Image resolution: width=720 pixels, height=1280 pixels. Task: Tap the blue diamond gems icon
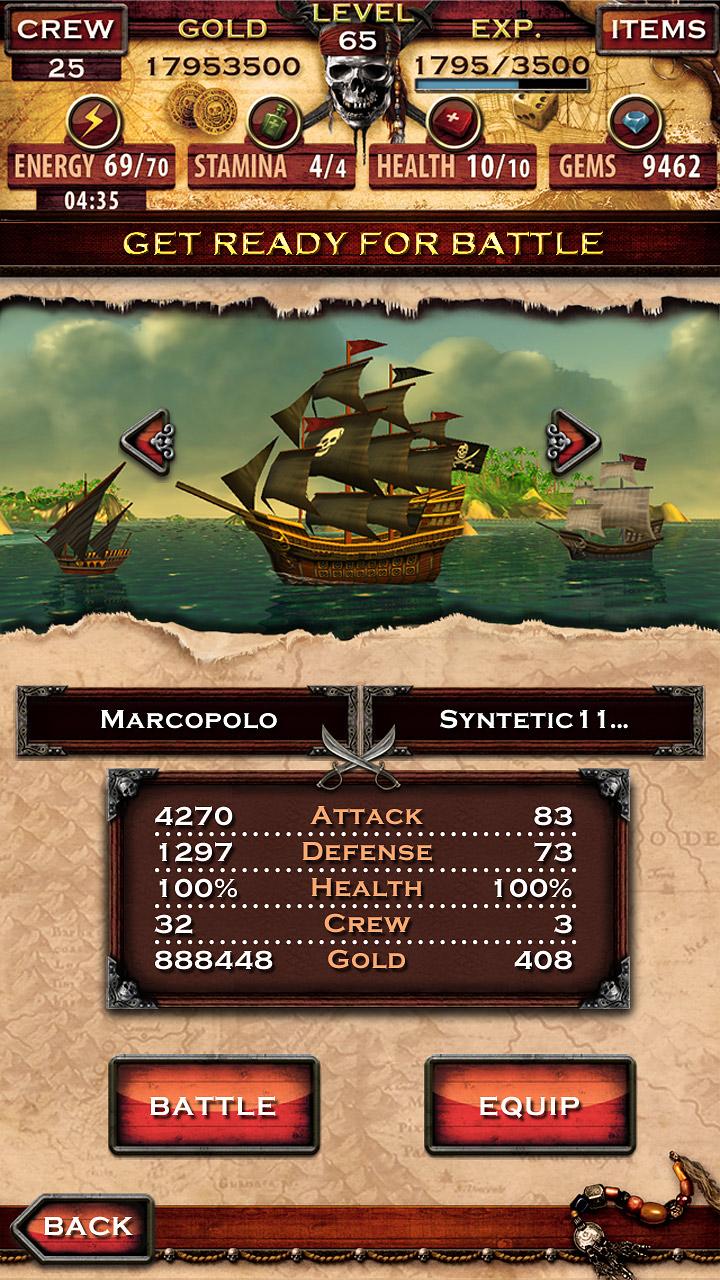click(633, 123)
